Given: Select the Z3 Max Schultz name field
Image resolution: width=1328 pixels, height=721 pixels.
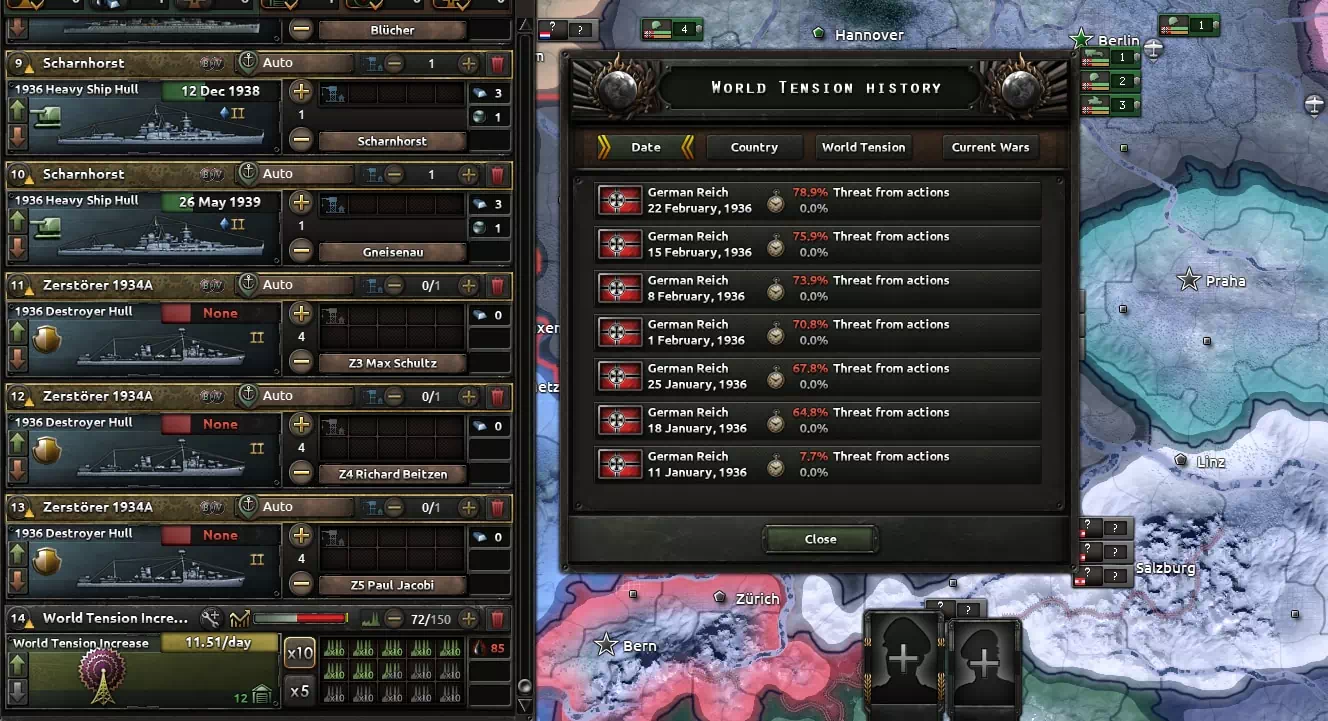Looking at the screenshot, I should click(392, 363).
